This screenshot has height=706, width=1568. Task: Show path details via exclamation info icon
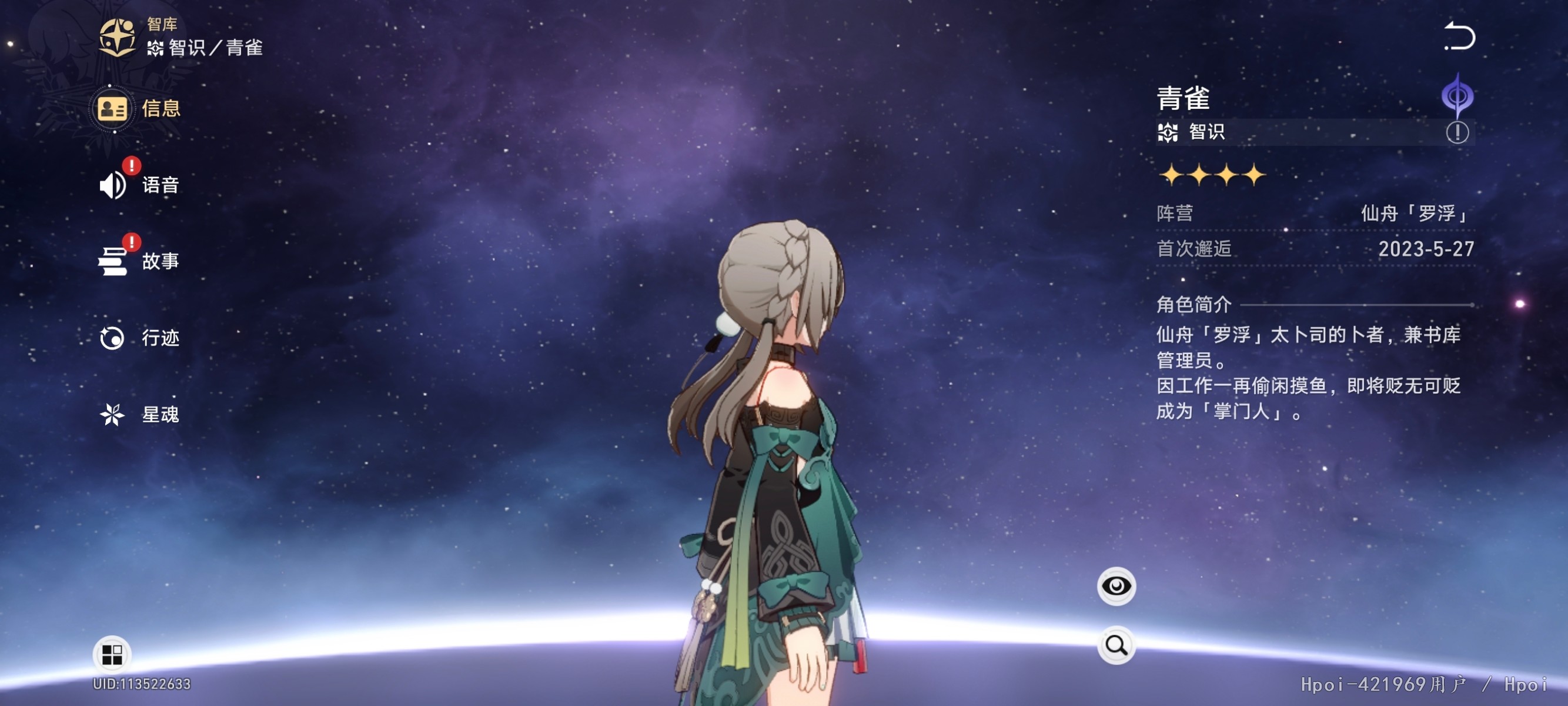(1457, 132)
